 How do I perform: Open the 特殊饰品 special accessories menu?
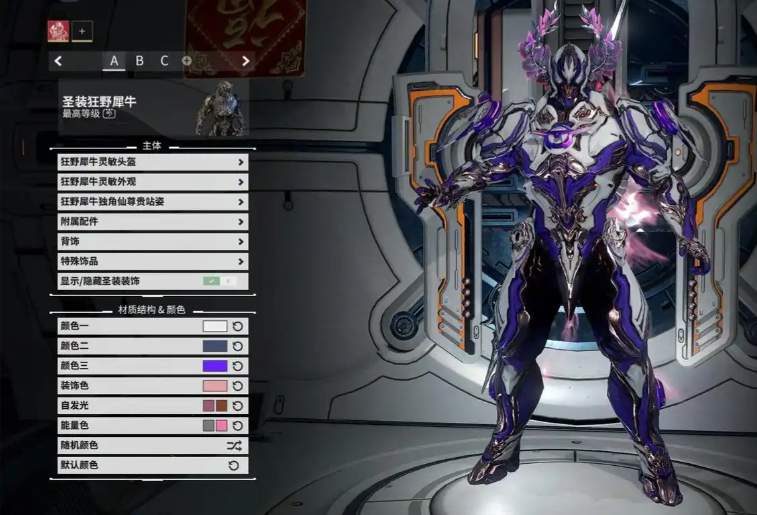pyautogui.click(x=152, y=262)
